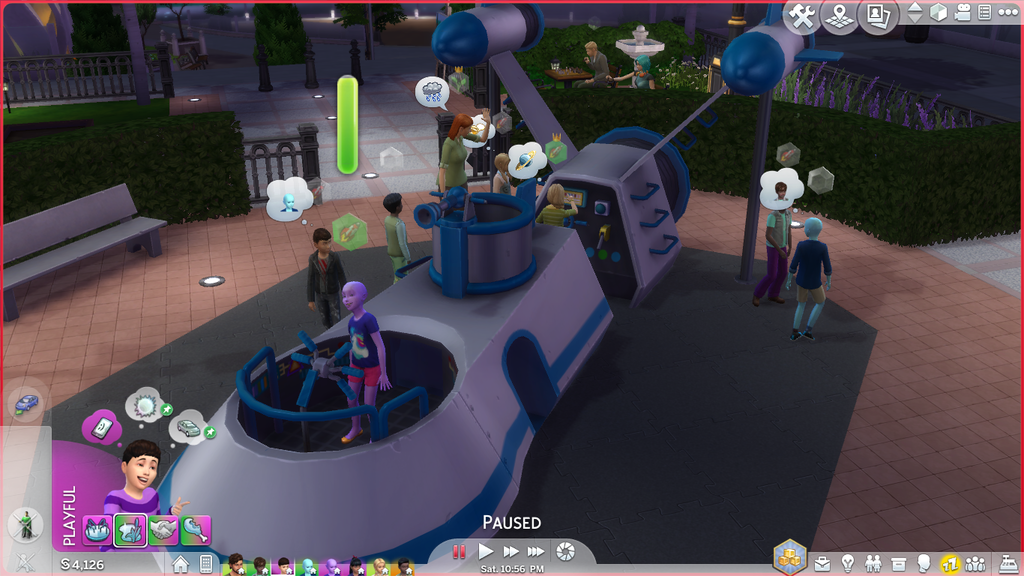Toggle the walls view cube icon
The image size is (1024, 576).
[938, 13]
